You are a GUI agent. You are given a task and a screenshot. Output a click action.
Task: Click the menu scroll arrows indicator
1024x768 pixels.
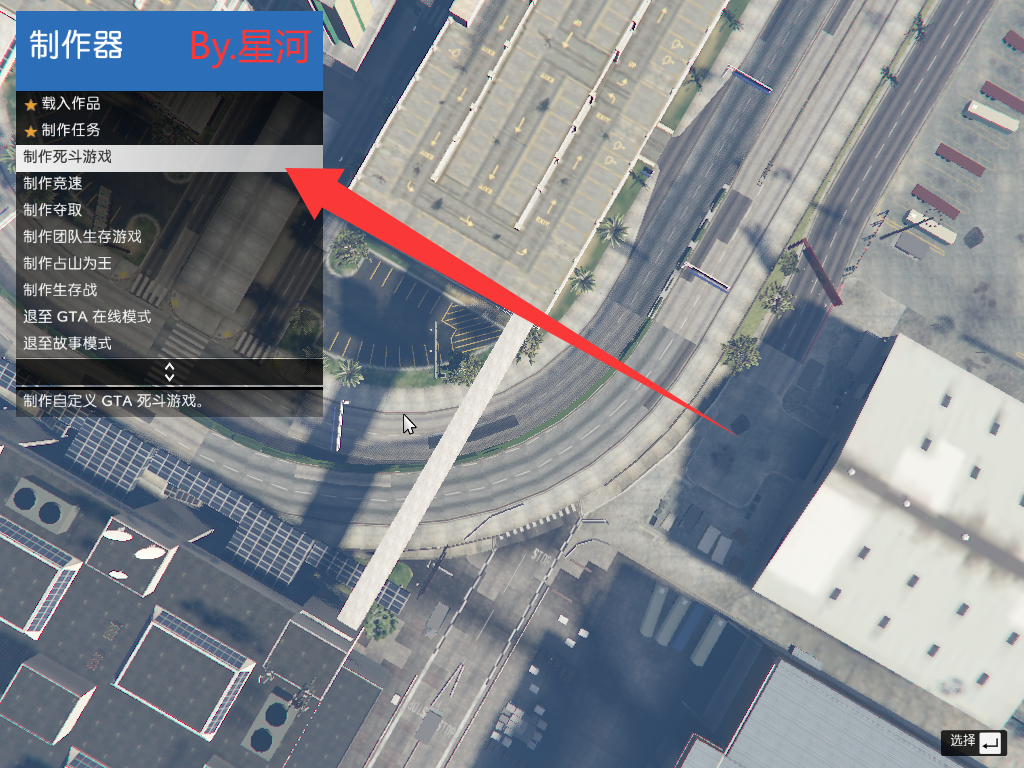pyautogui.click(x=169, y=372)
